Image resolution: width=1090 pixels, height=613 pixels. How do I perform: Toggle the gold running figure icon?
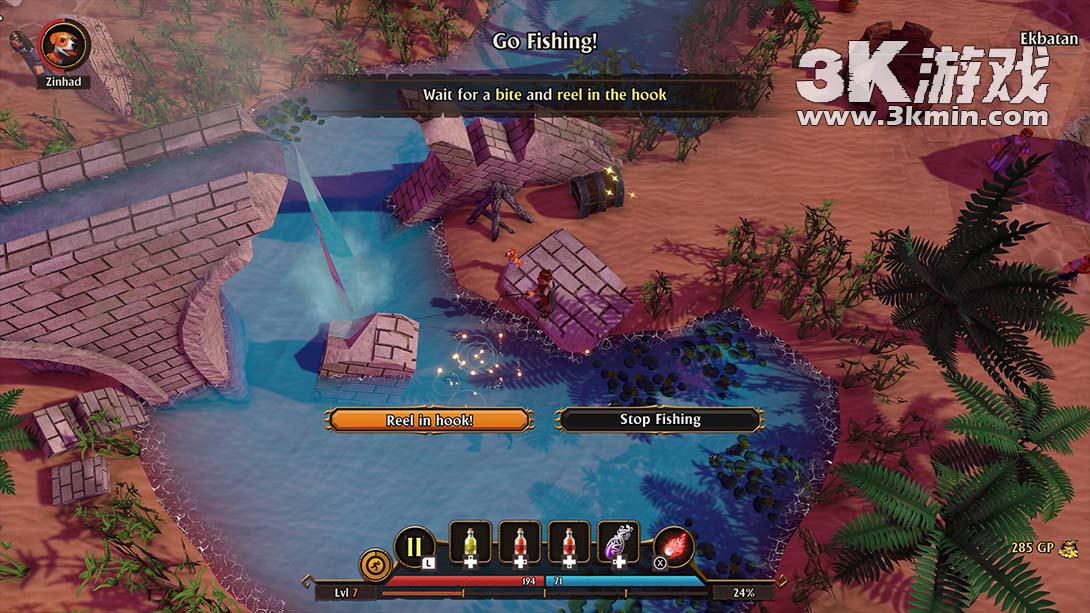375,565
